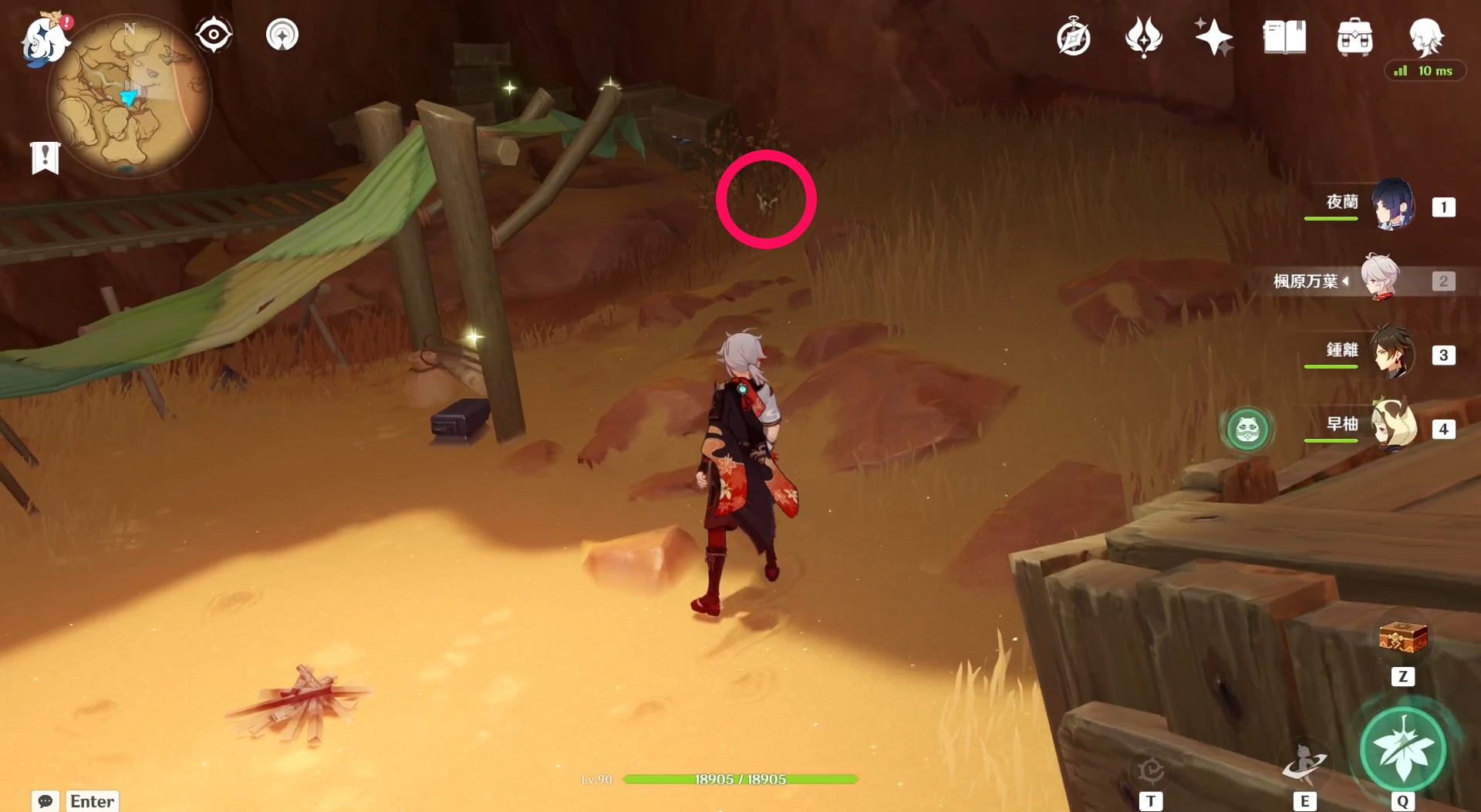Screen dimensions: 1481x812
Task: Open the Adventurer Handbook book icon
Action: pos(1284,37)
